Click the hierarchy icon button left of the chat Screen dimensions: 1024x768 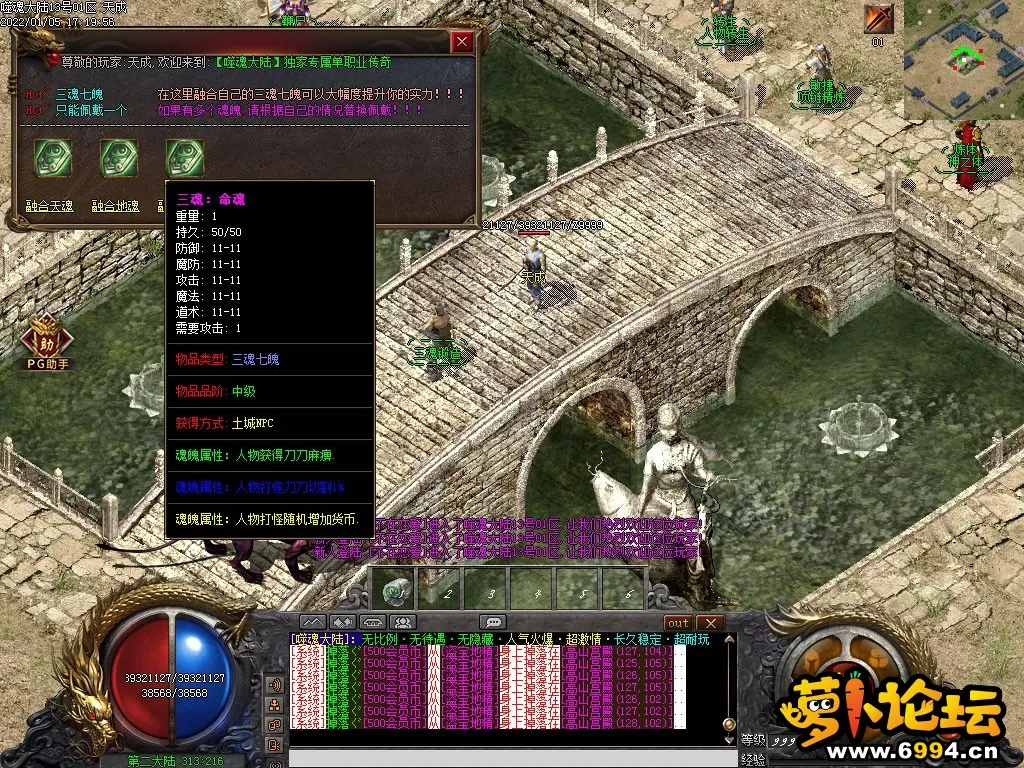pyautogui.click(x=274, y=705)
